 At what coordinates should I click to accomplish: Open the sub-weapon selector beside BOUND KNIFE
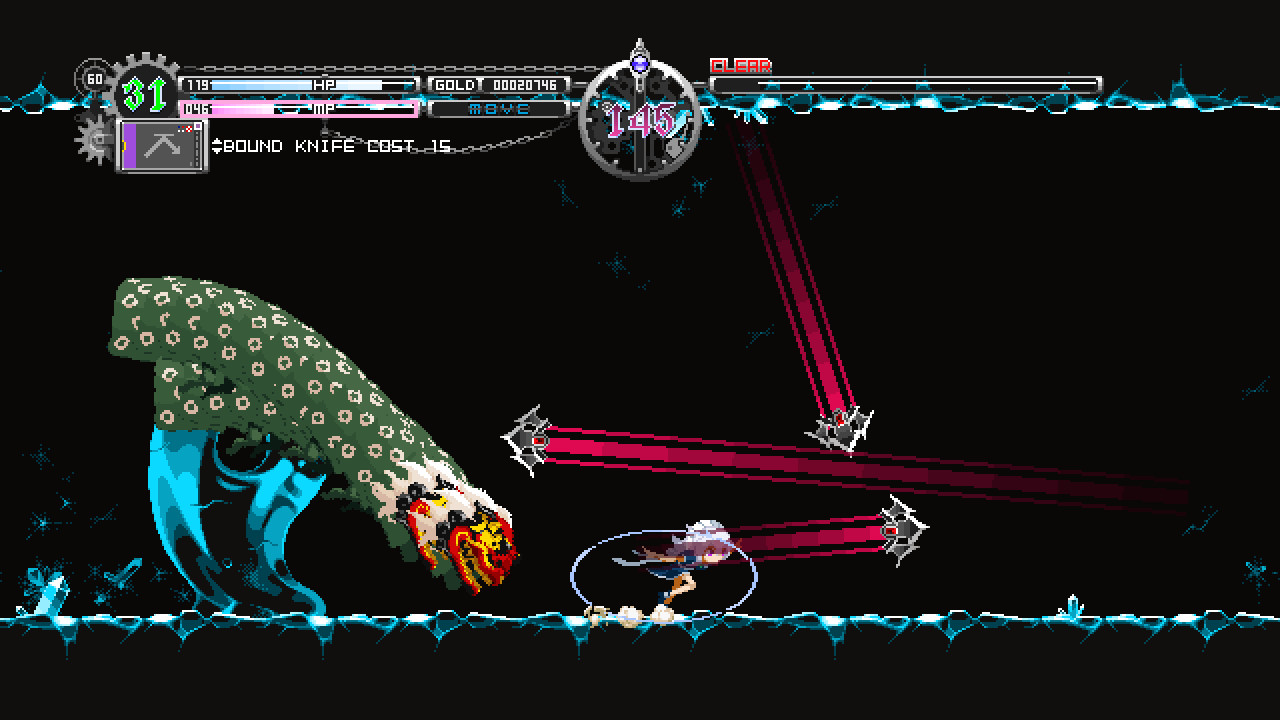217,146
